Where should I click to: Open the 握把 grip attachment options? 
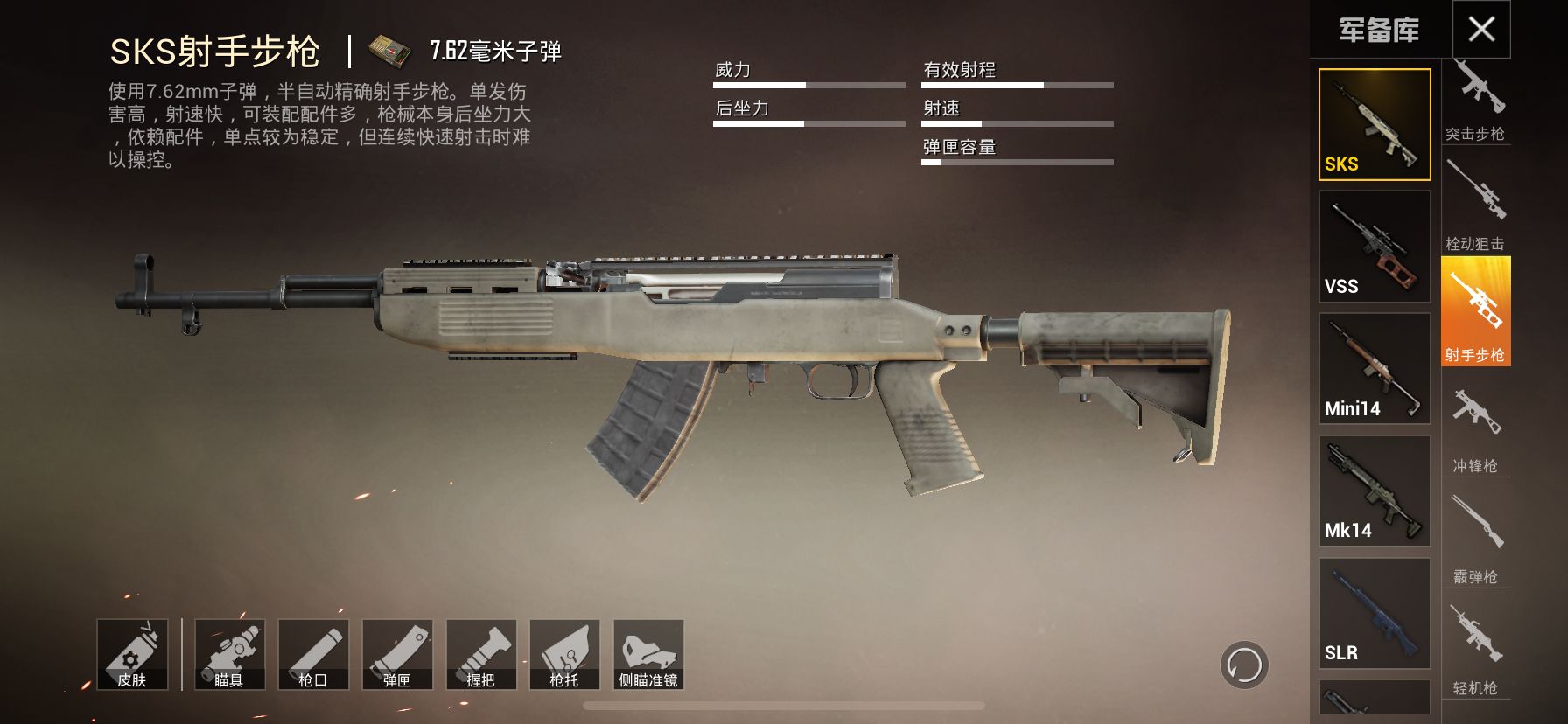pyautogui.click(x=482, y=656)
